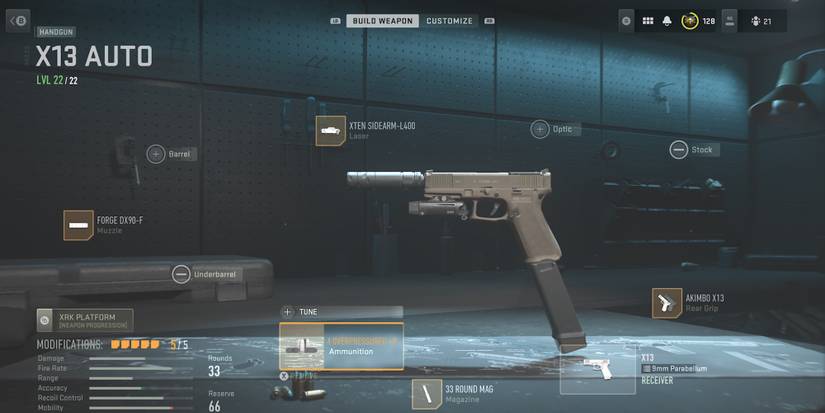Select the highlighted Ammunition attachment

341,346
